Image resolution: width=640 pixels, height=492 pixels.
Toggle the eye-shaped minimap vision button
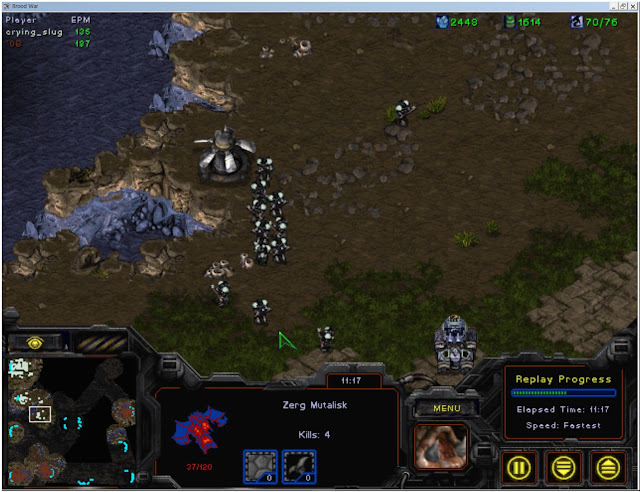coord(37,341)
